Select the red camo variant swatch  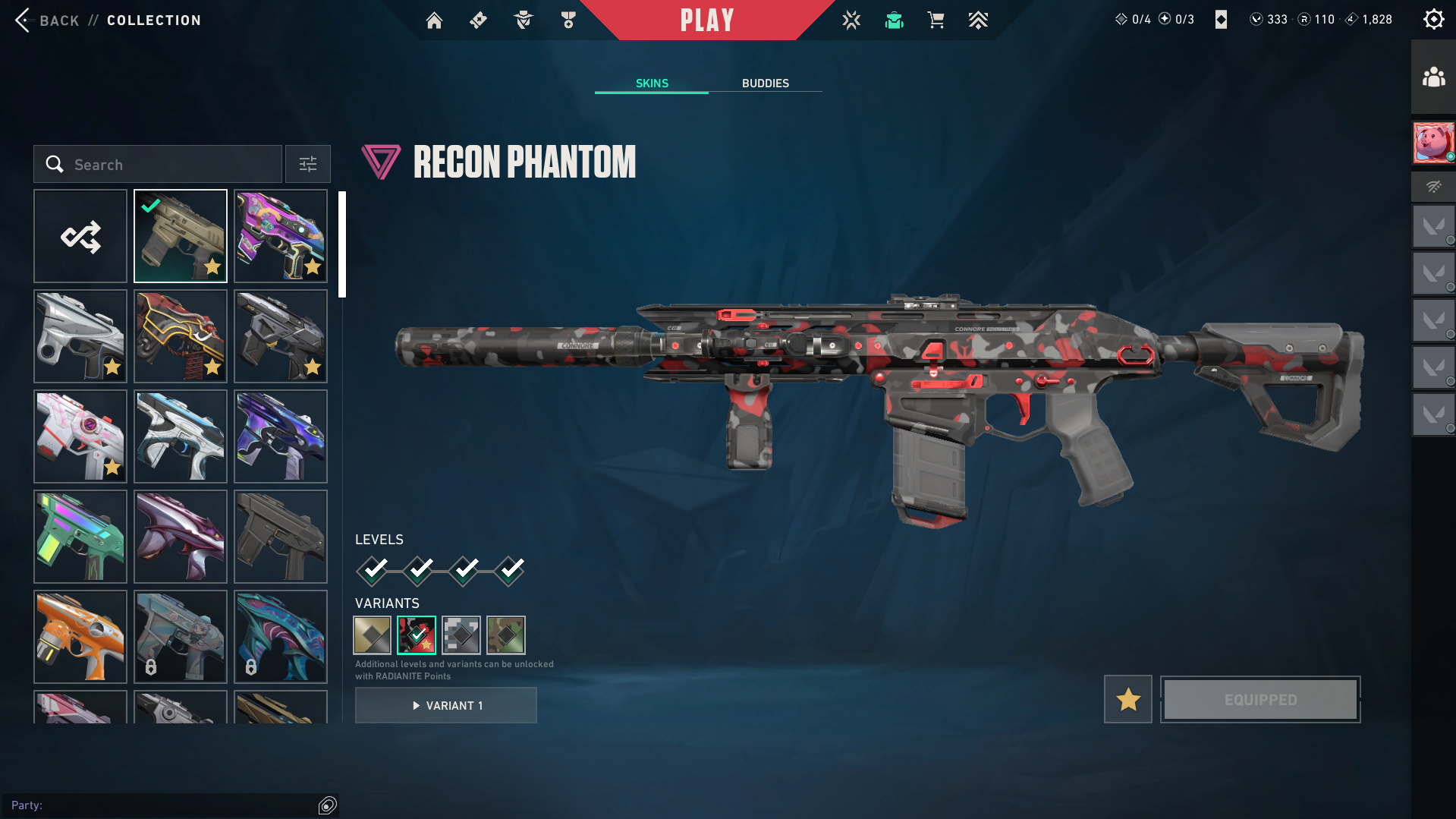pos(417,635)
